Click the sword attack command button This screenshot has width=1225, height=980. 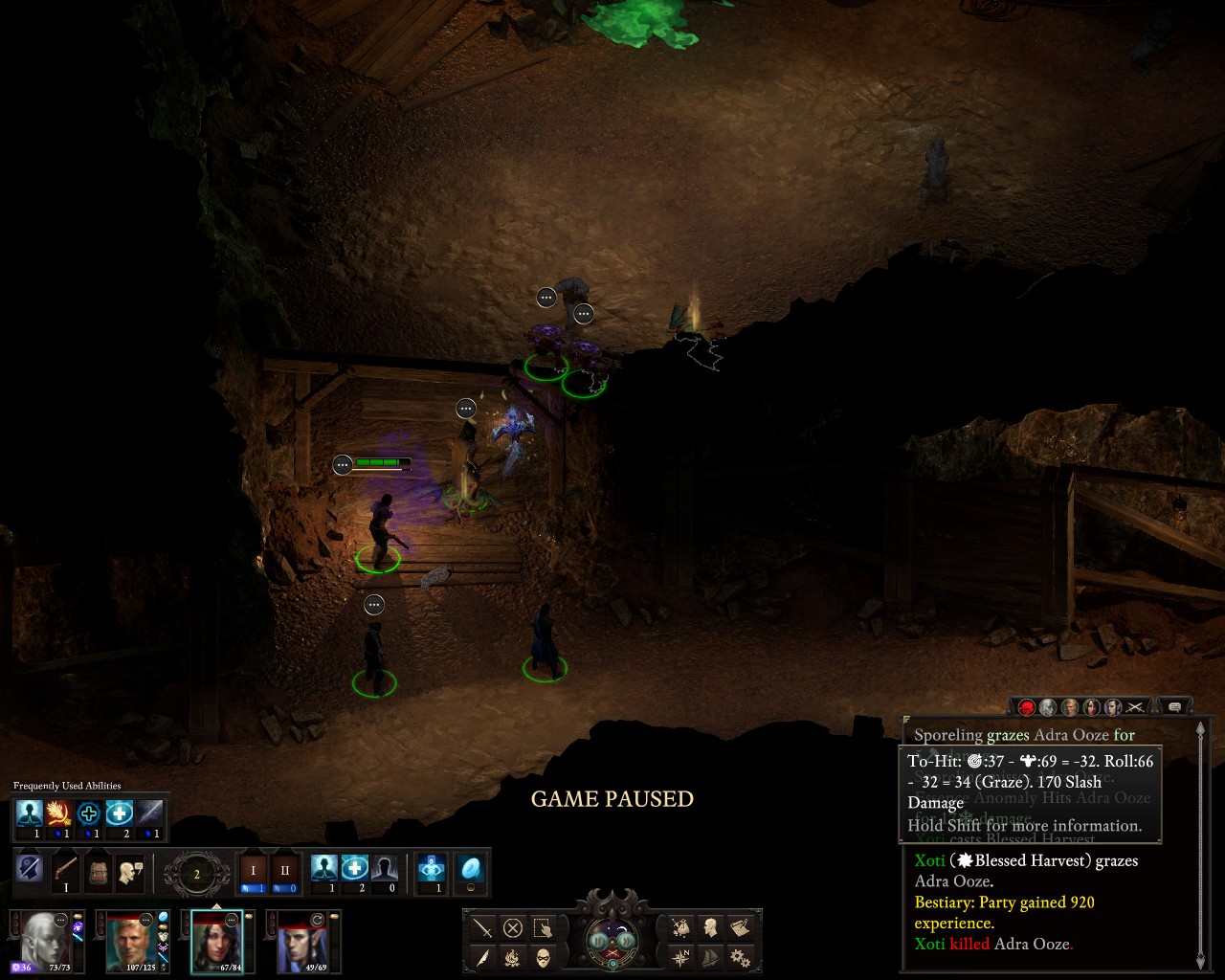pyautogui.click(x=482, y=927)
